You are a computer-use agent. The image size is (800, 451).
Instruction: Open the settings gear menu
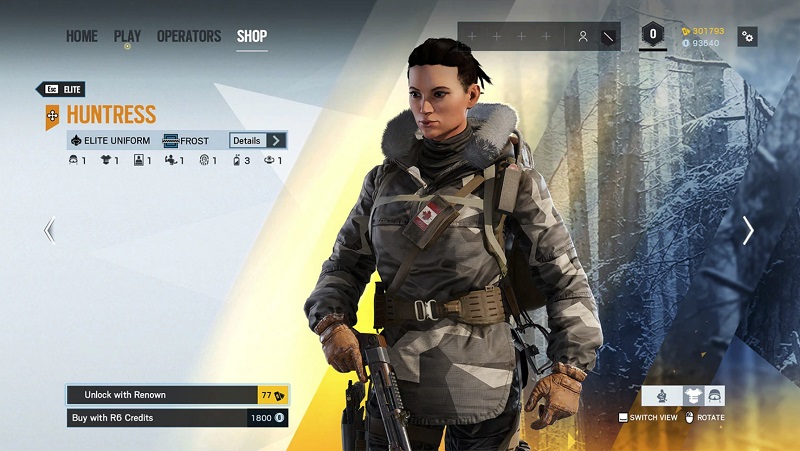[x=748, y=37]
